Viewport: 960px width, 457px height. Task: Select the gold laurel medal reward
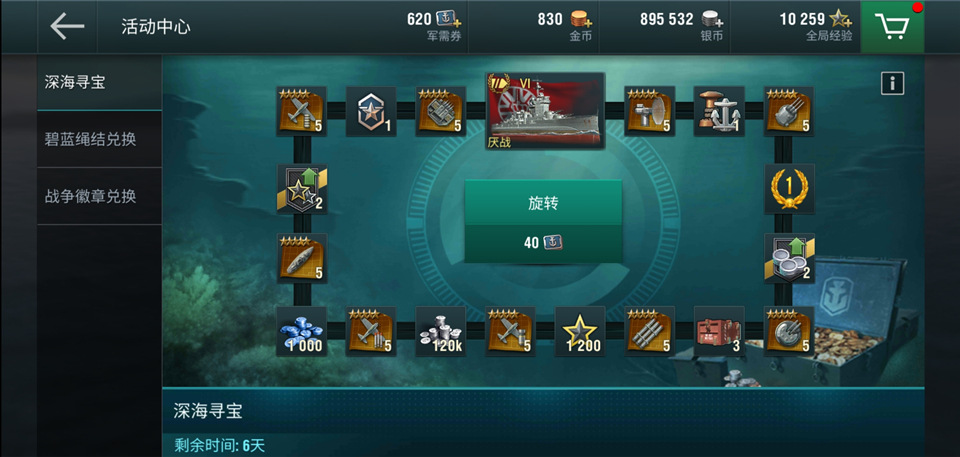click(789, 189)
